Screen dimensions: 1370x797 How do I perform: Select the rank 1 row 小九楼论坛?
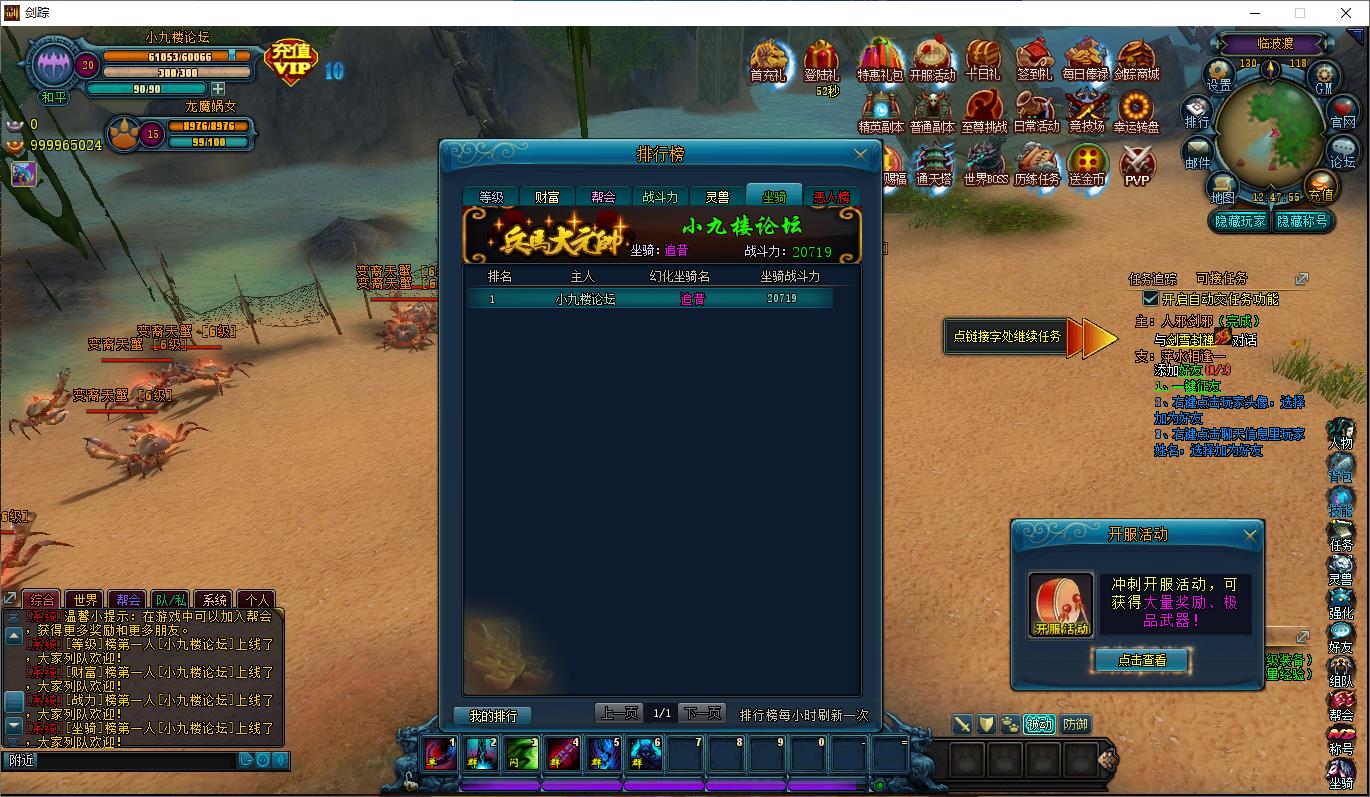[650, 299]
